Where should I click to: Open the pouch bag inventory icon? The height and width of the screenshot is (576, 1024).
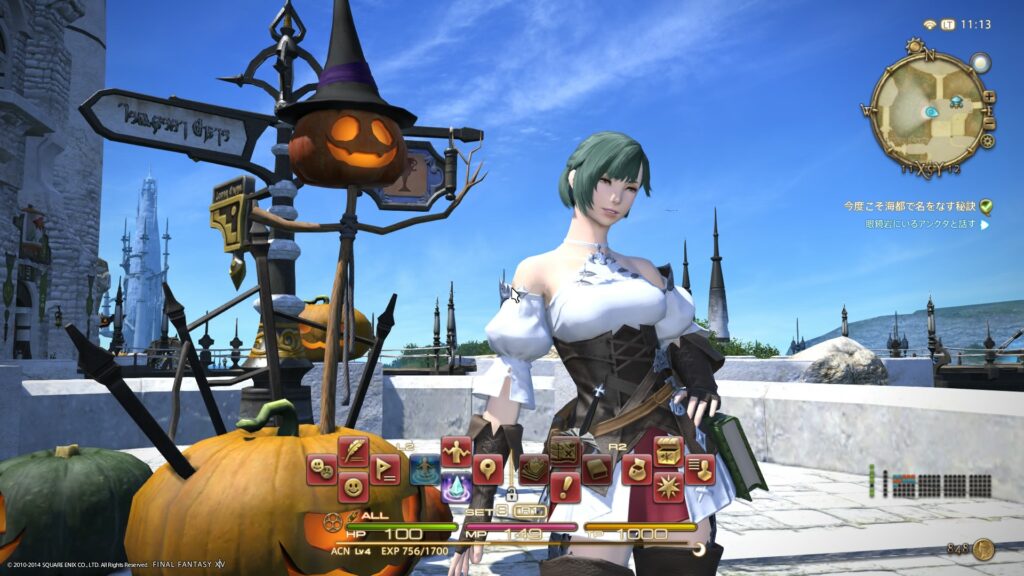[x=636, y=469]
